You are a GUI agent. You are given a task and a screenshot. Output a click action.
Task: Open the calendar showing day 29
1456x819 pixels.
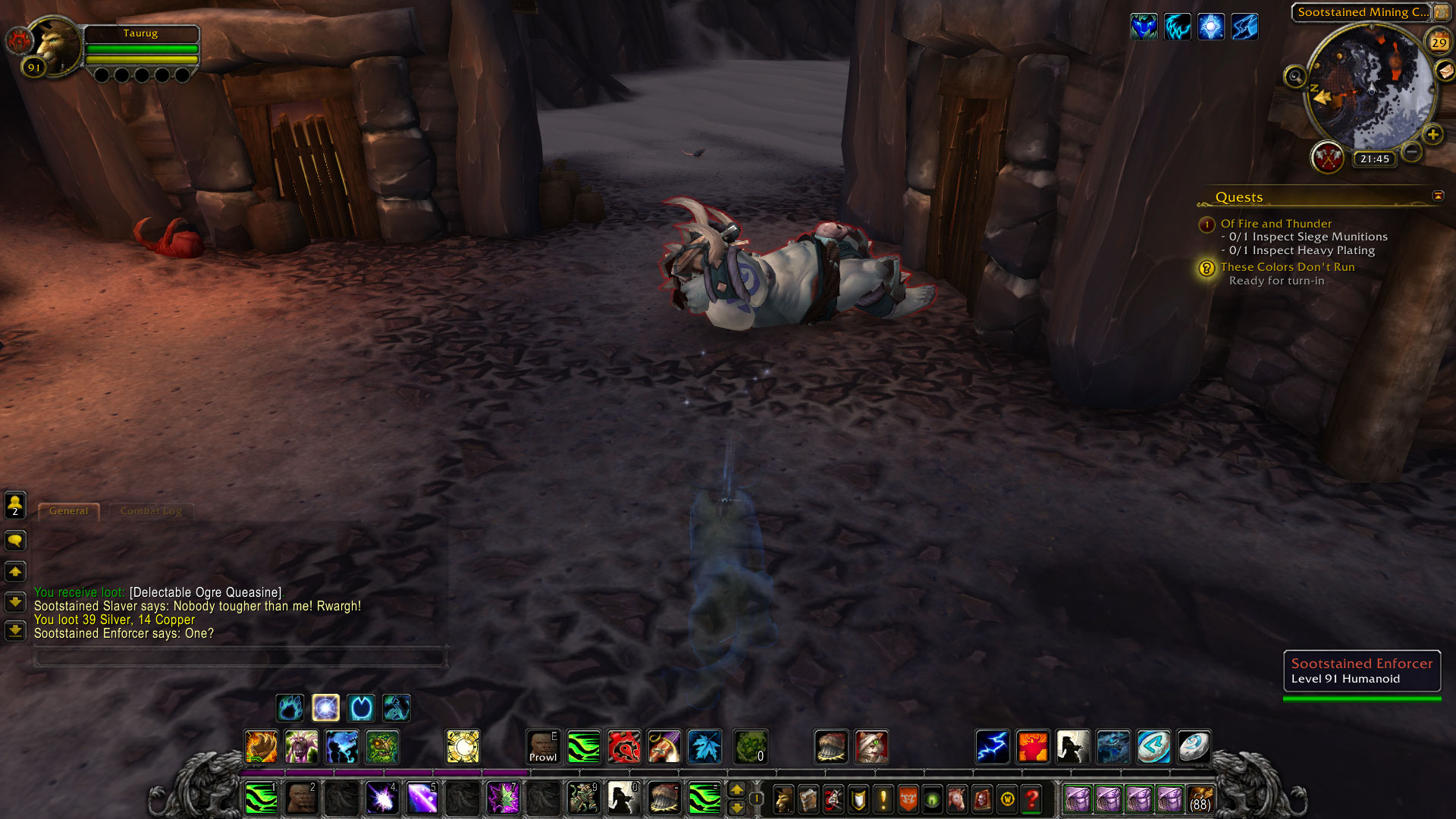[1439, 42]
